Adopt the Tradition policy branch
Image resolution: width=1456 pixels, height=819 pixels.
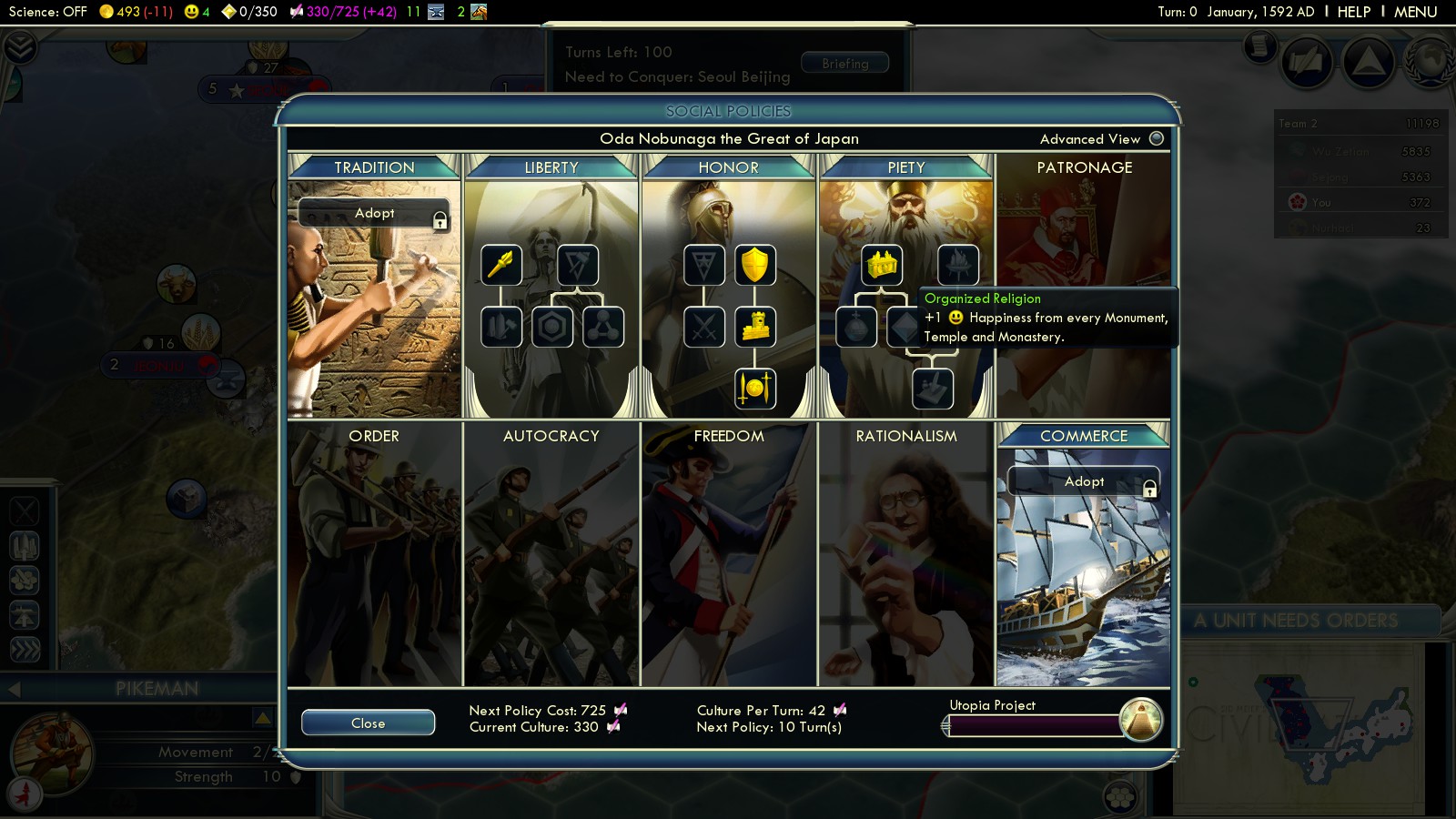(374, 213)
